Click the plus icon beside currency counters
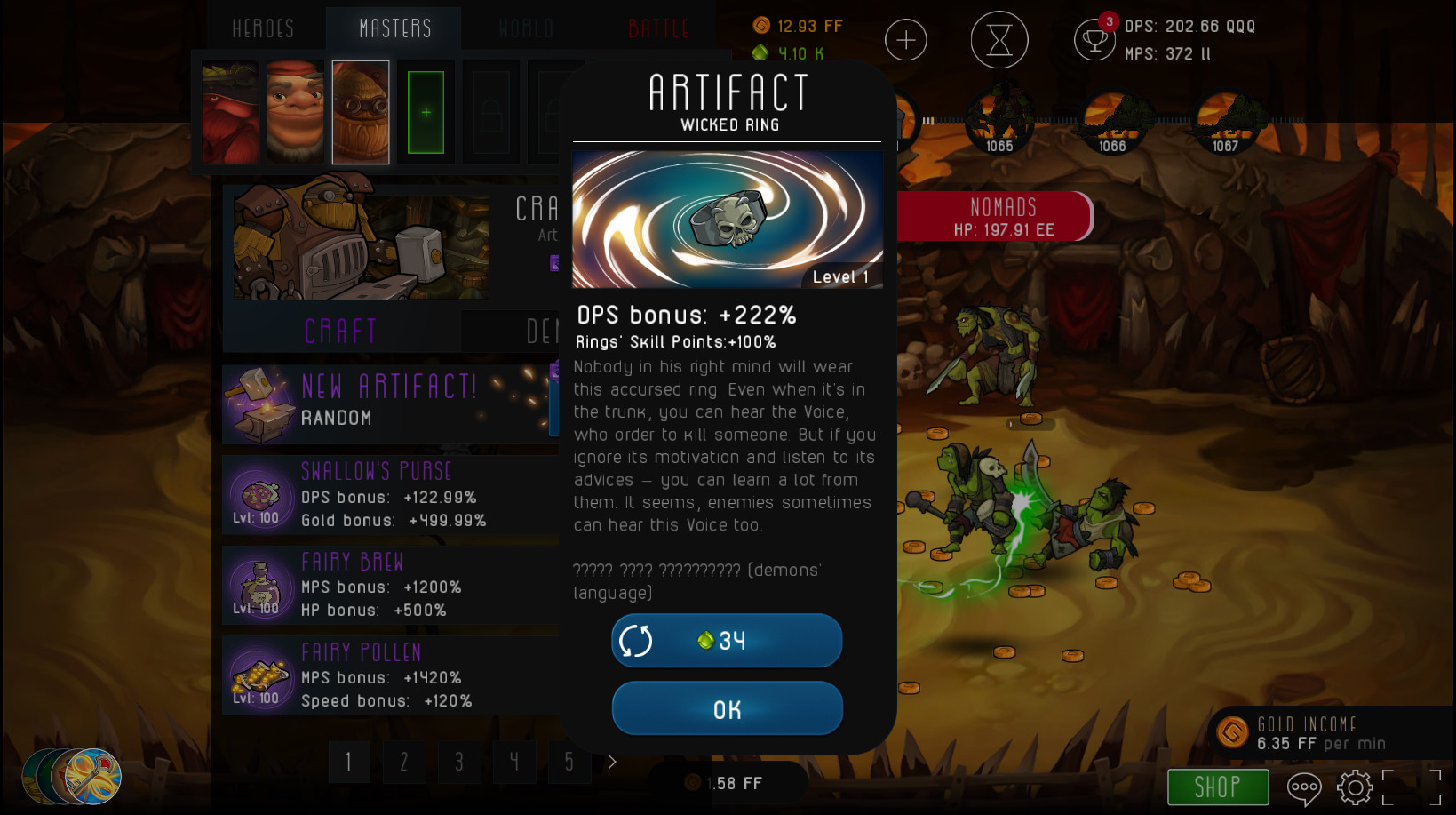This screenshot has width=1456, height=815. pyautogui.click(x=905, y=39)
